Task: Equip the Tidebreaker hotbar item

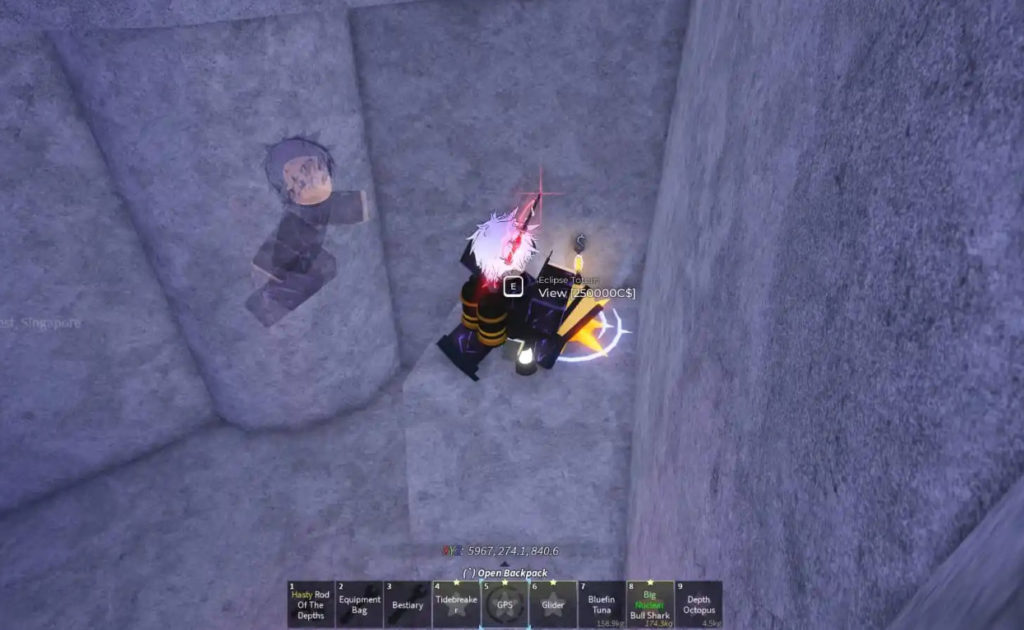Action: click(455, 604)
